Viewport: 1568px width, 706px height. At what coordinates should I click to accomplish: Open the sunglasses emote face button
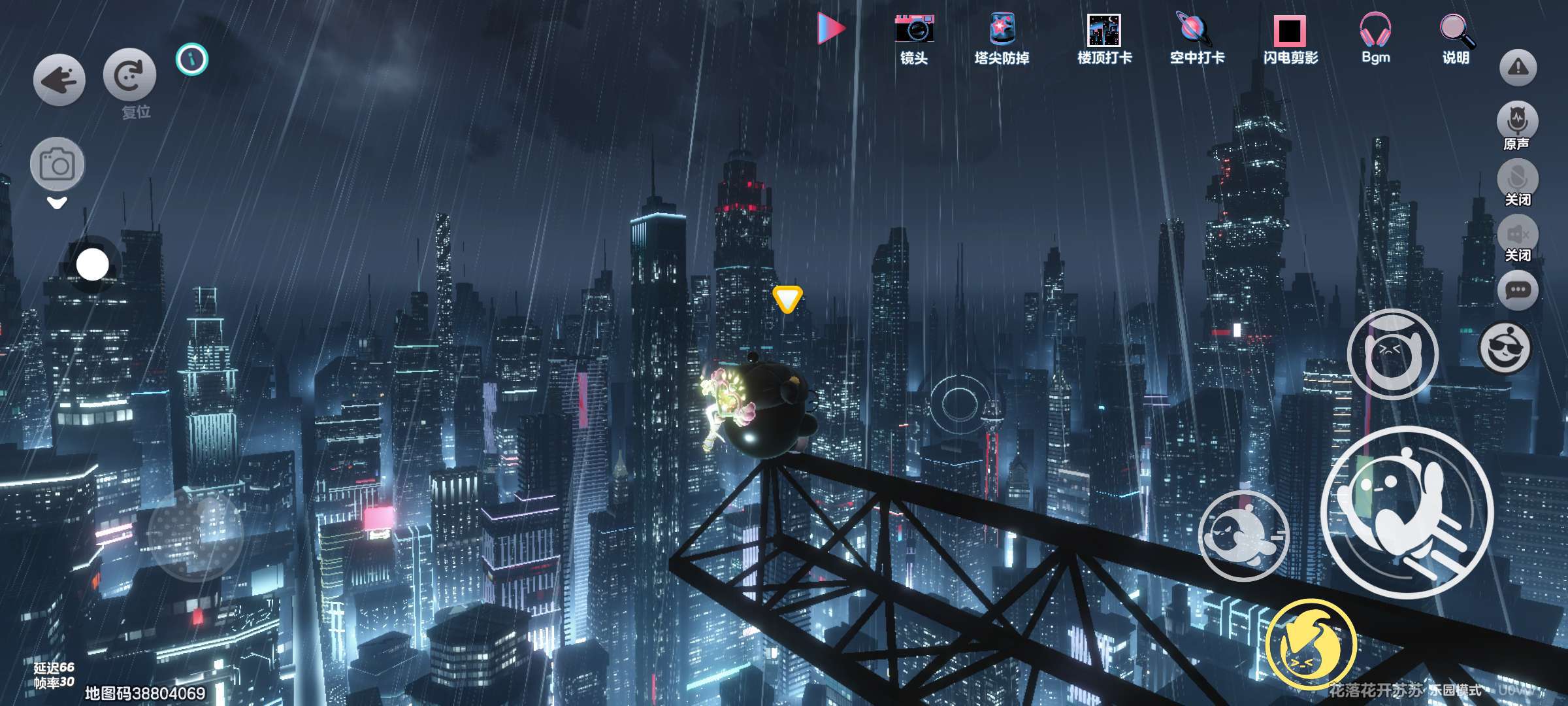1505,347
